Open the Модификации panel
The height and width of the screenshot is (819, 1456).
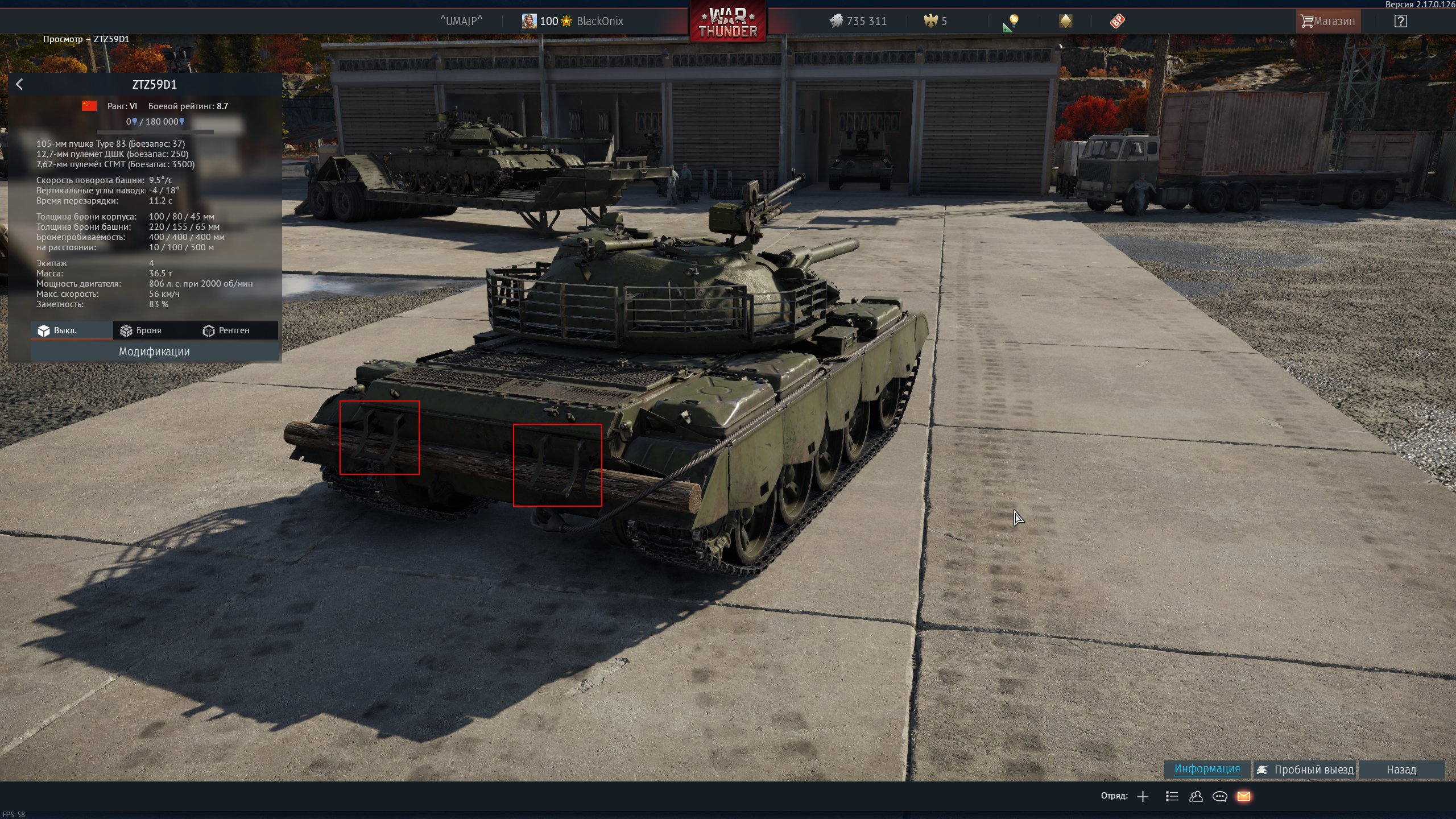pos(154,351)
